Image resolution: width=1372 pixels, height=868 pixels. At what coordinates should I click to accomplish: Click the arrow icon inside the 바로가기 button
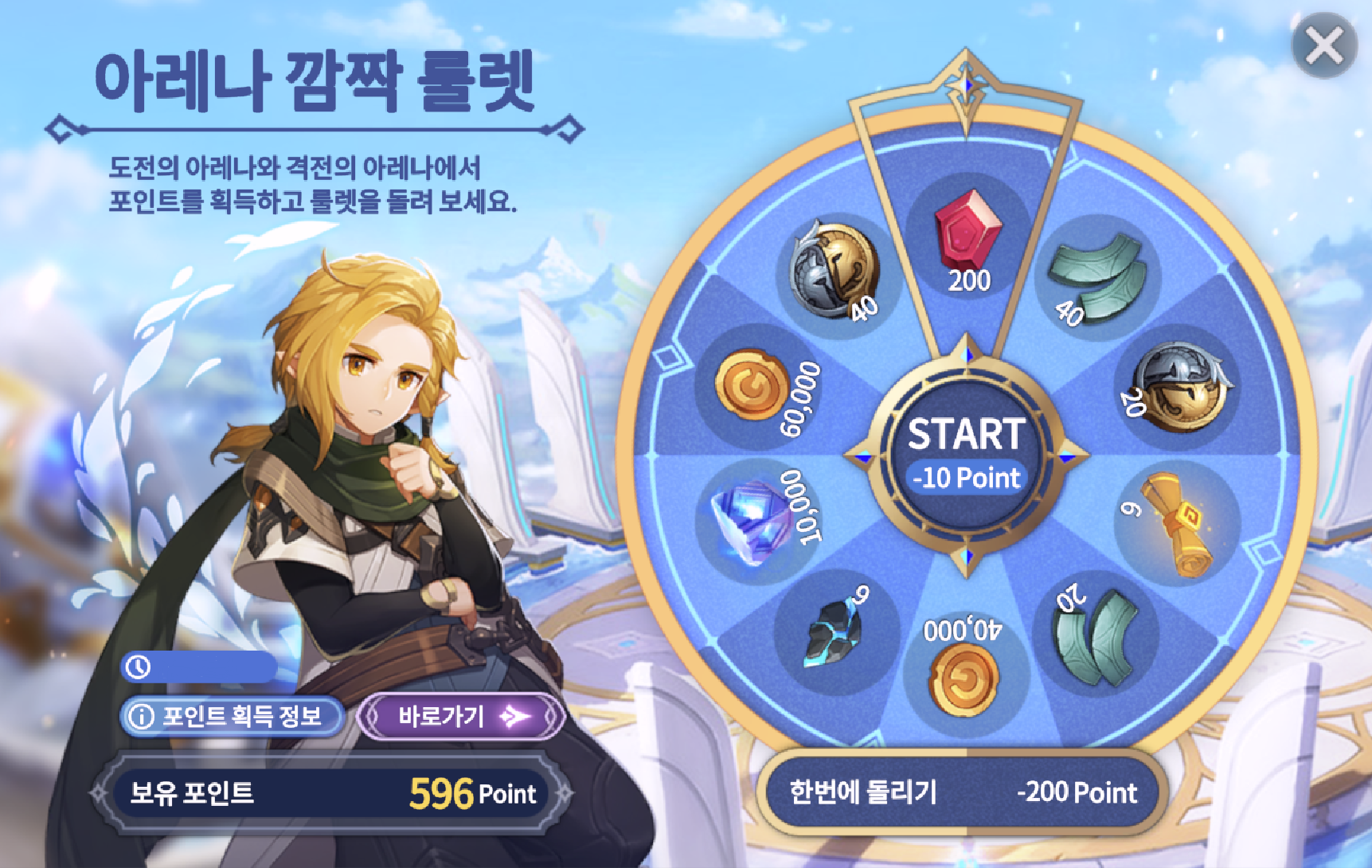514,715
